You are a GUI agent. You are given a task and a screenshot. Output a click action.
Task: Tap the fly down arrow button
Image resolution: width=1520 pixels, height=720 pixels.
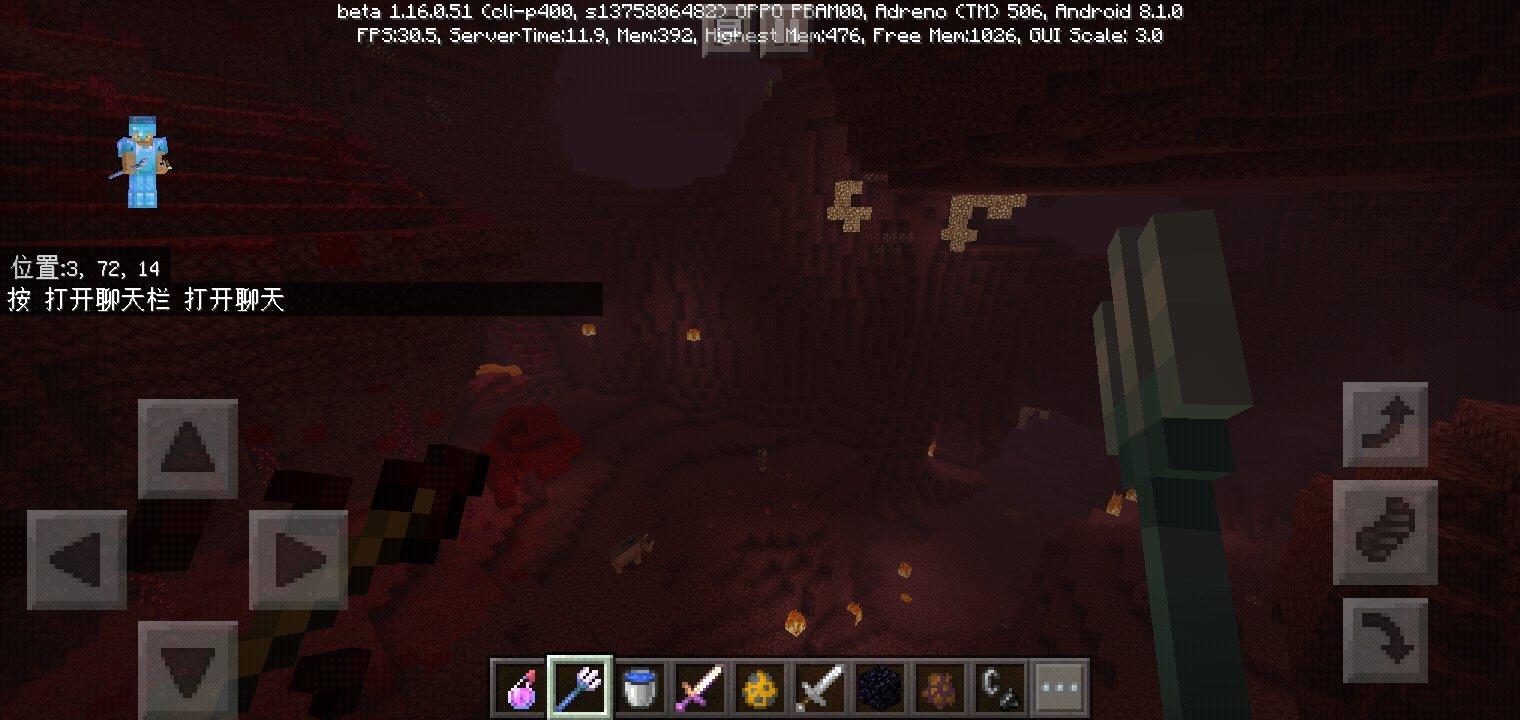point(1385,641)
